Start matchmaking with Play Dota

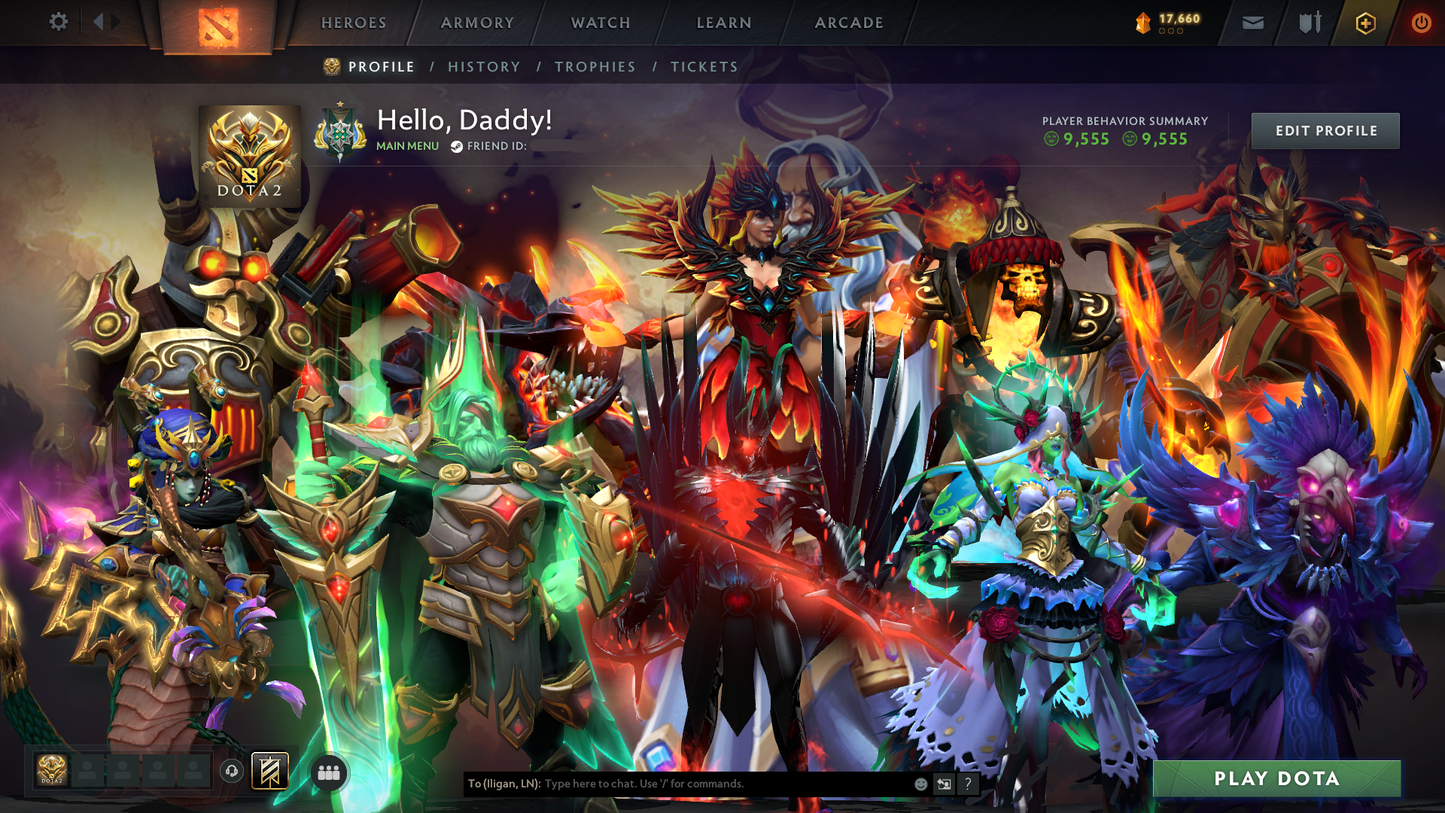point(1276,779)
